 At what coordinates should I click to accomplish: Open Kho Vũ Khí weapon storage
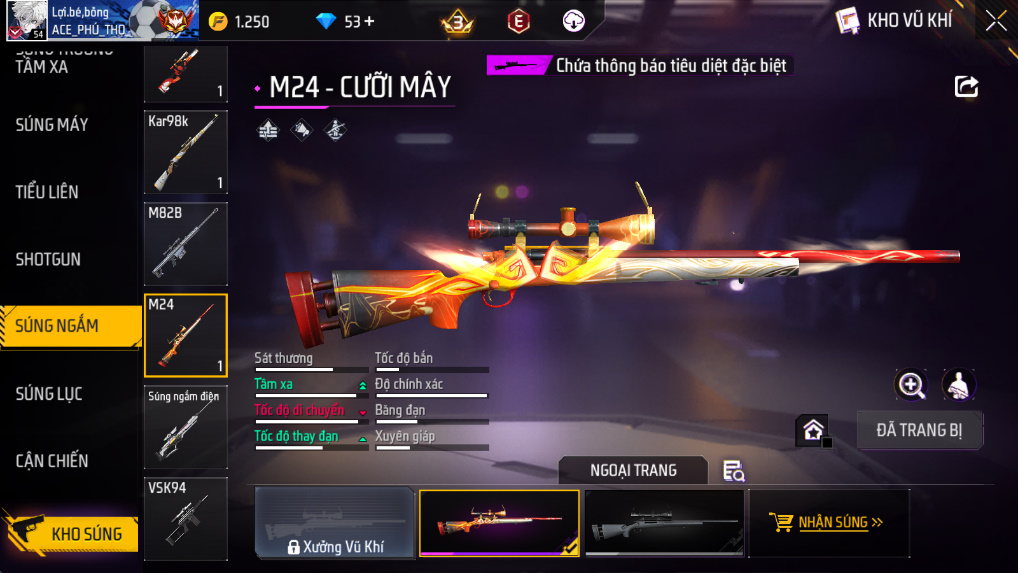tap(895, 20)
